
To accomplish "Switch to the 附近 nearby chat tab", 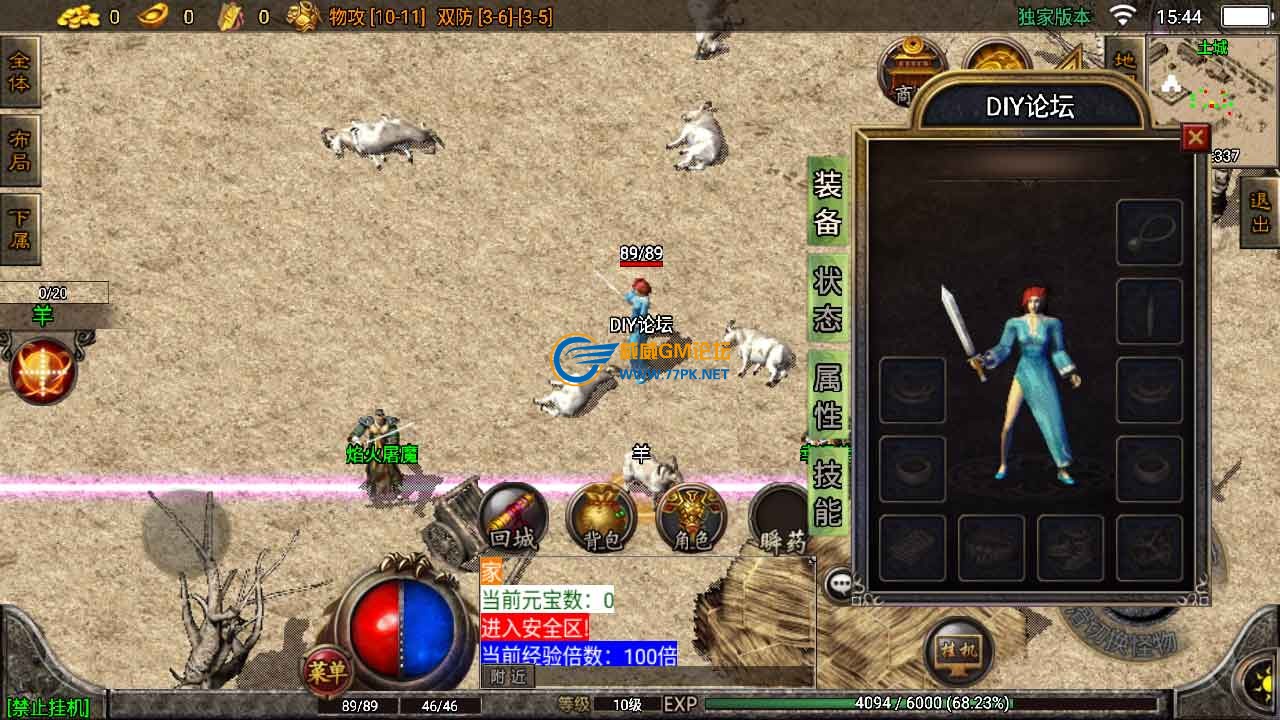I will pyautogui.click(x=508, y=677).
